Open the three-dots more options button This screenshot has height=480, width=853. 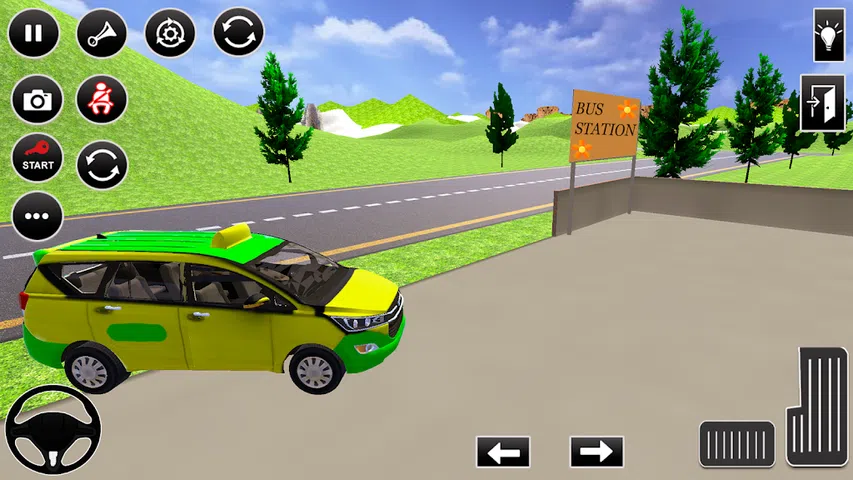(x=37, y=216)
